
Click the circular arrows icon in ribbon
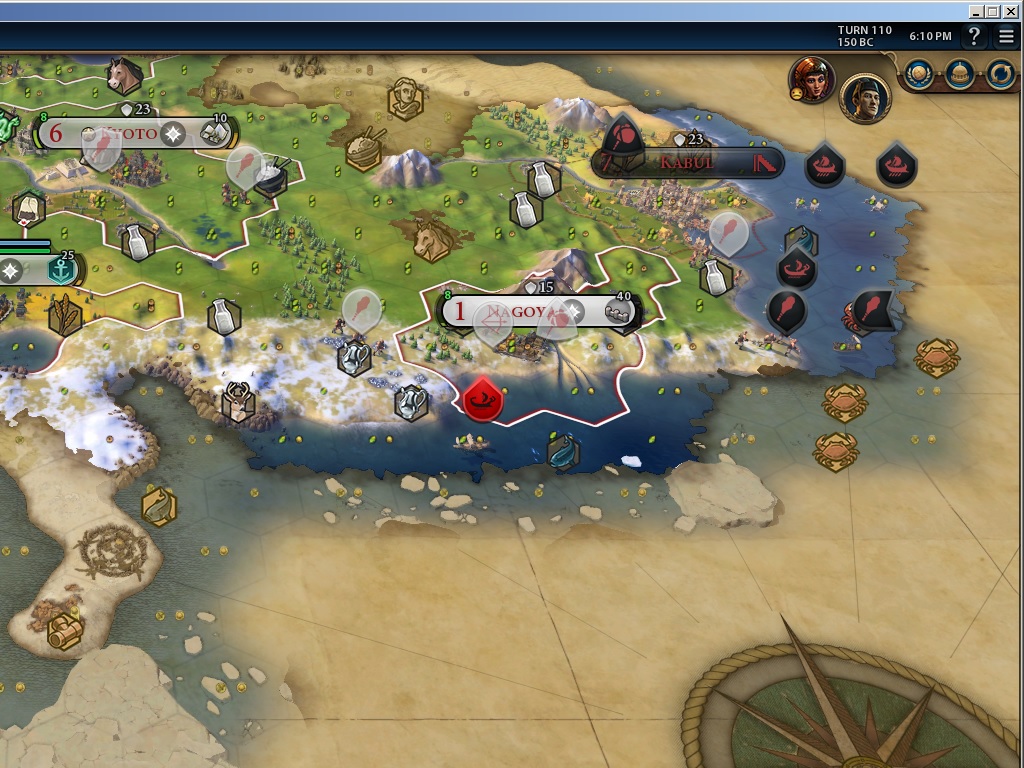tap(1000, 73)
